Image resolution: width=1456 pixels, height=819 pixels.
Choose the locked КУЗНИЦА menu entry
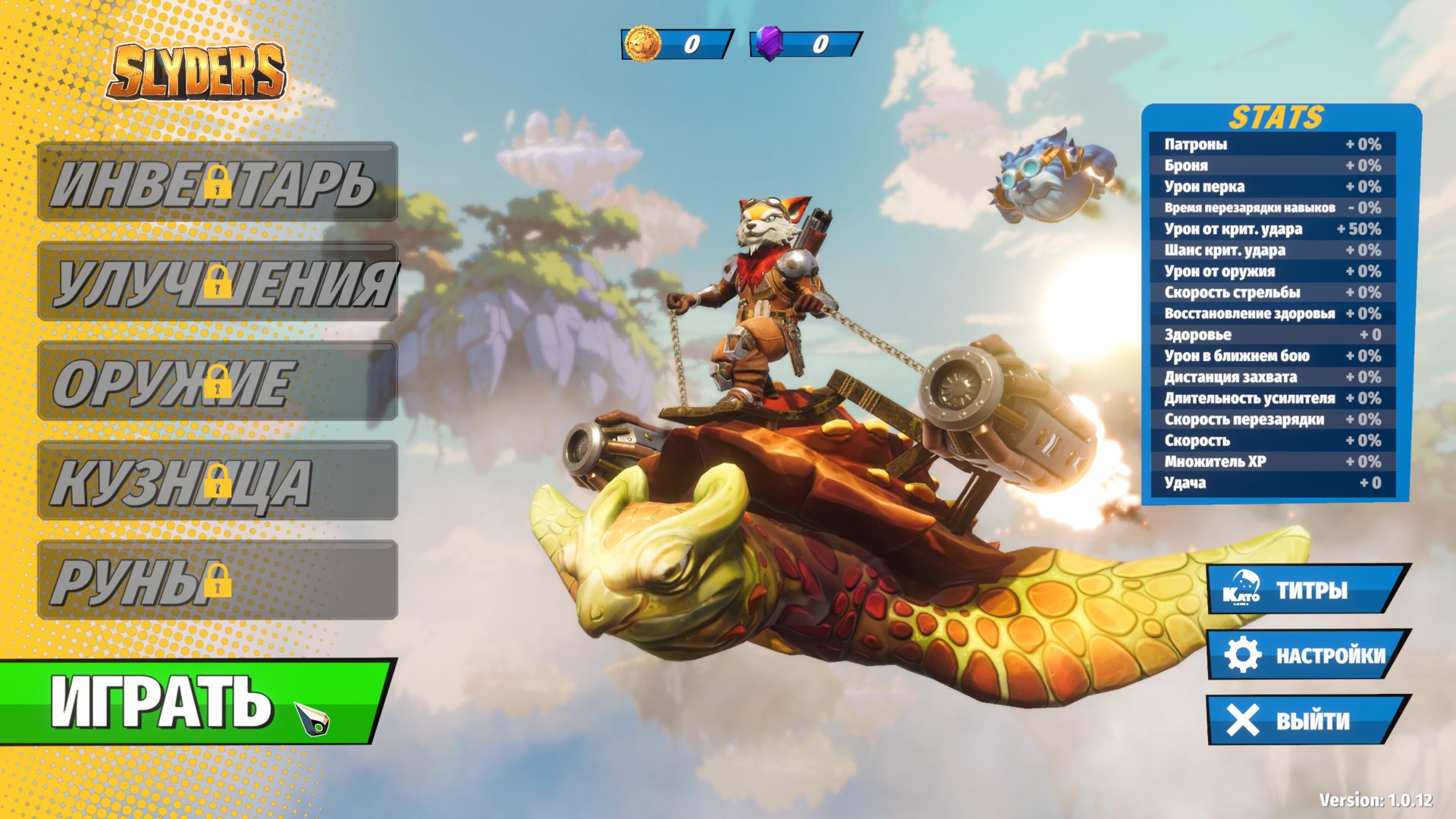pos(218,480)
